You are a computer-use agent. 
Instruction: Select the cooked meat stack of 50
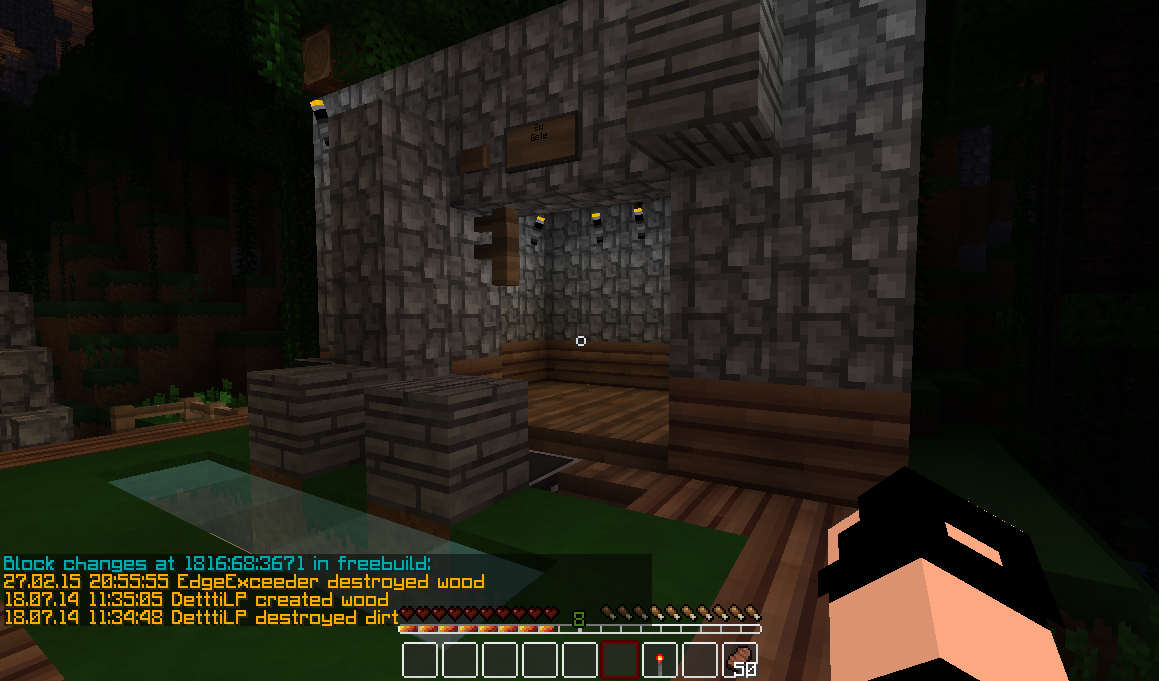click(740, 660)
